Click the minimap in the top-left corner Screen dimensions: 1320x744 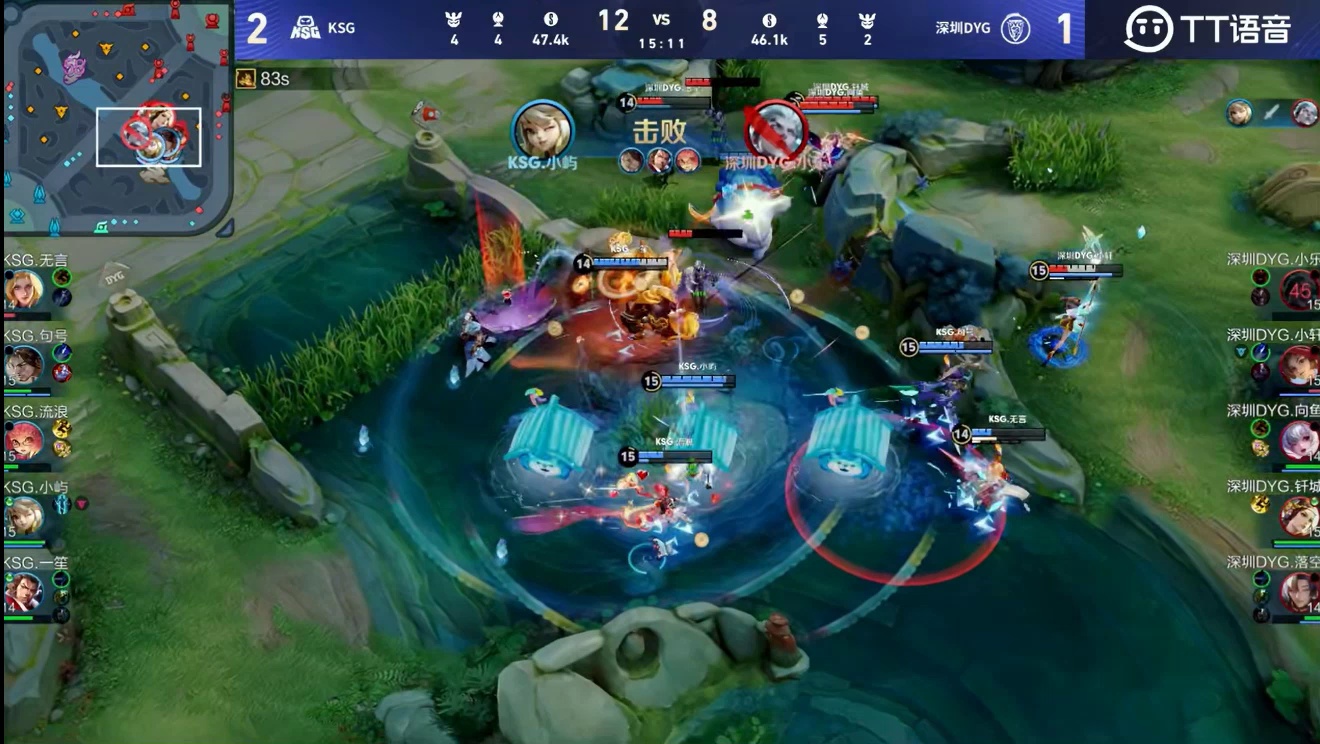(x=118, y=118)
